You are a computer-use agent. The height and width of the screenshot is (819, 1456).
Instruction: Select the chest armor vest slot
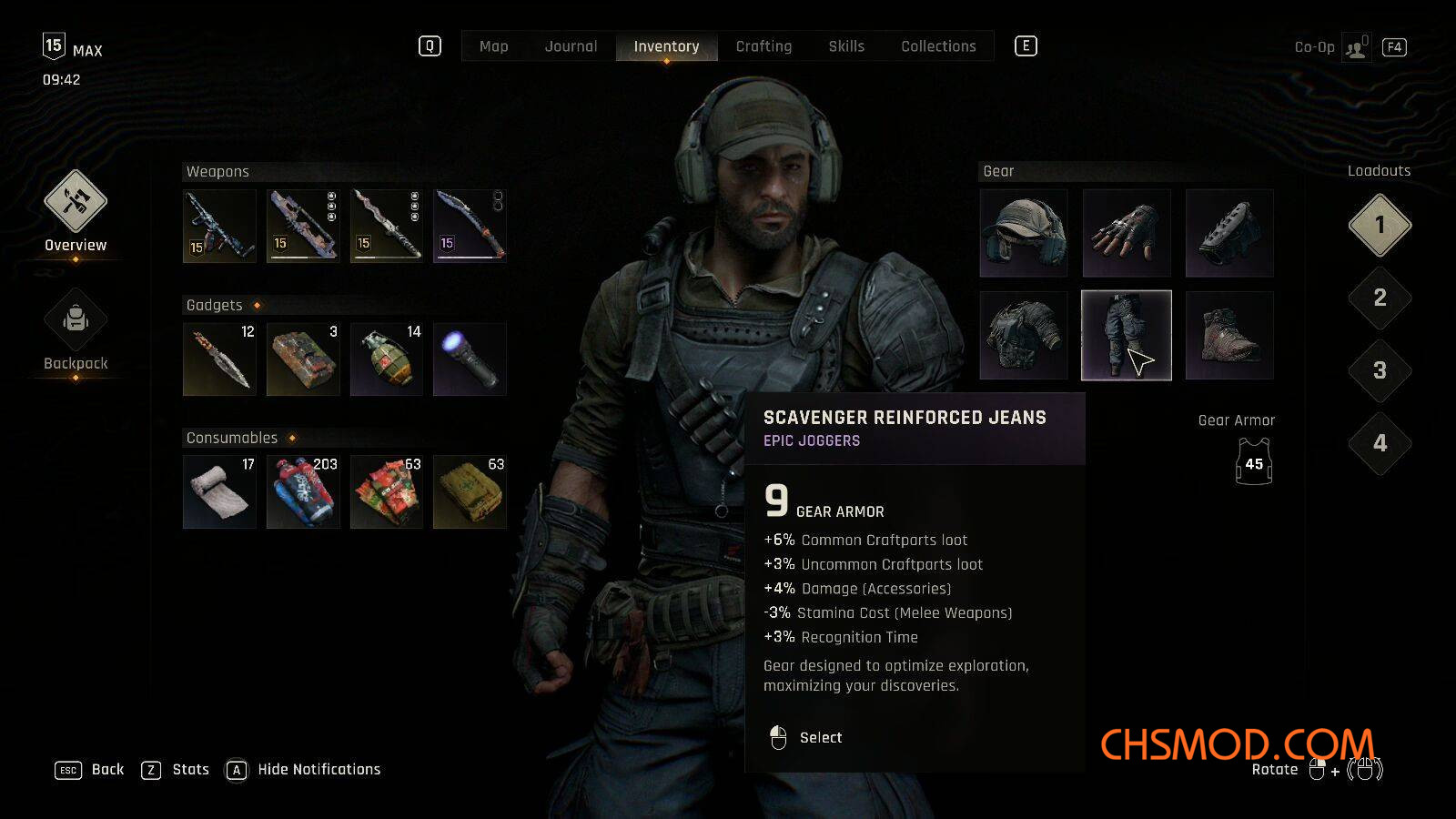coord(1024,336)
